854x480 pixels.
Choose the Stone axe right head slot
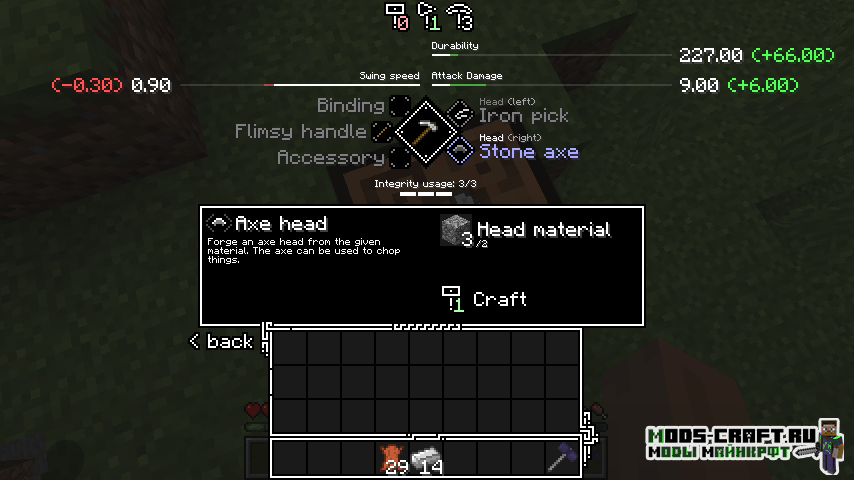pyautogui.click(x=459, y=150)
